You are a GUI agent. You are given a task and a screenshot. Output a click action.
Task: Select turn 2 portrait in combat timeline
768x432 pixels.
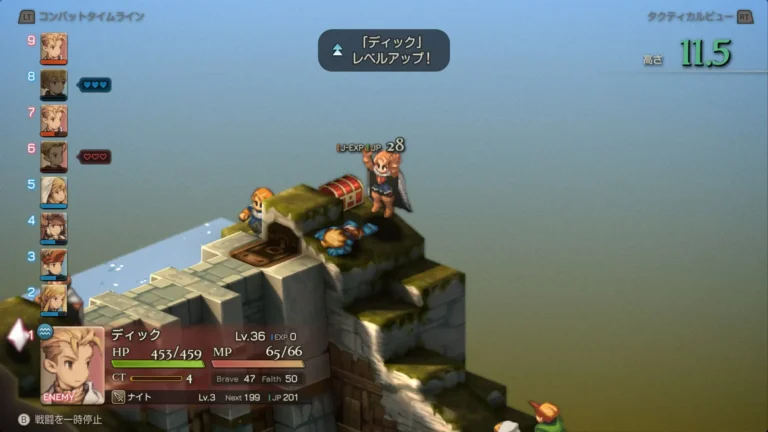(x=54, y=296)
